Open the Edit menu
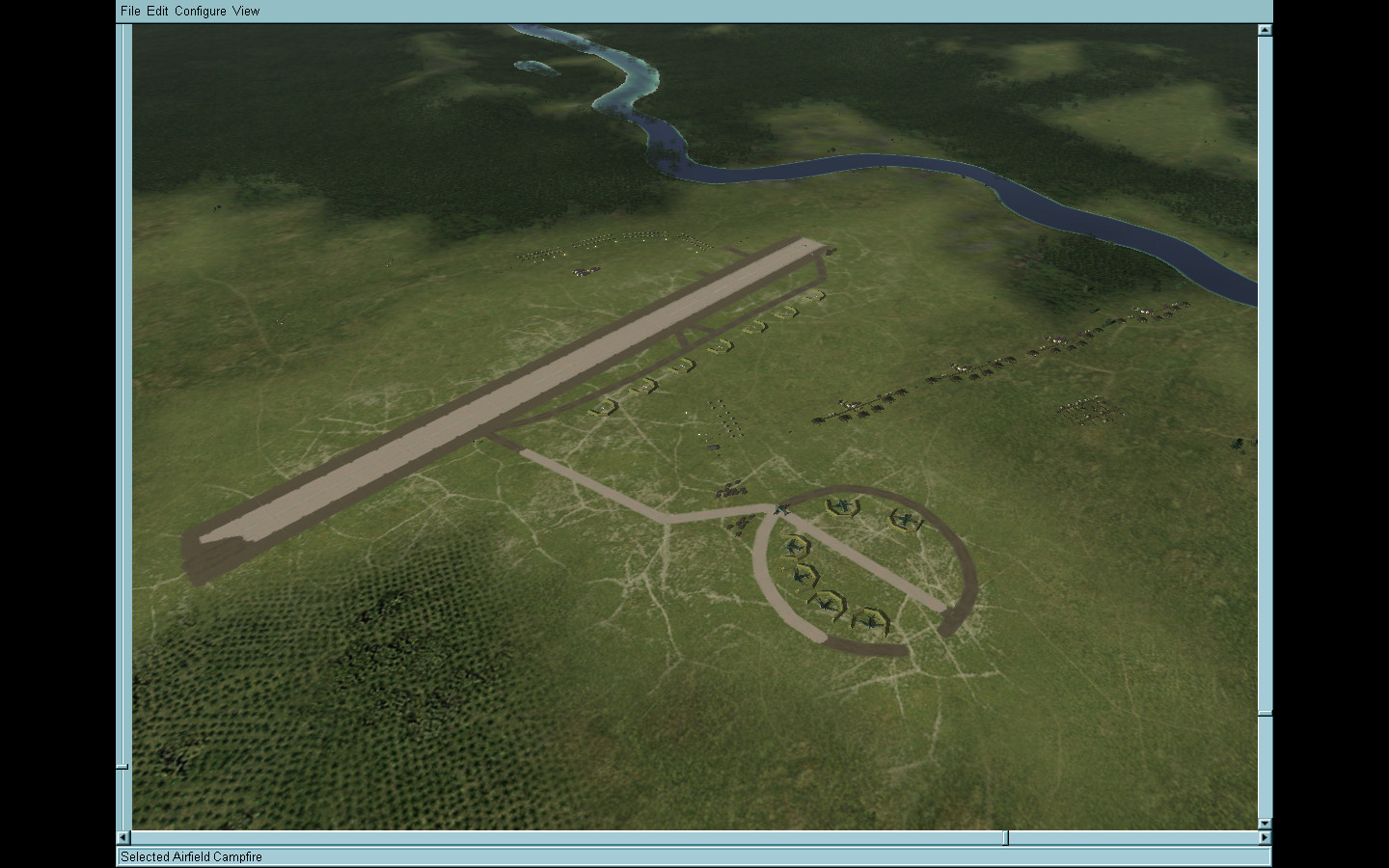The image size is (1389, 868). click(x=157, y=11)
